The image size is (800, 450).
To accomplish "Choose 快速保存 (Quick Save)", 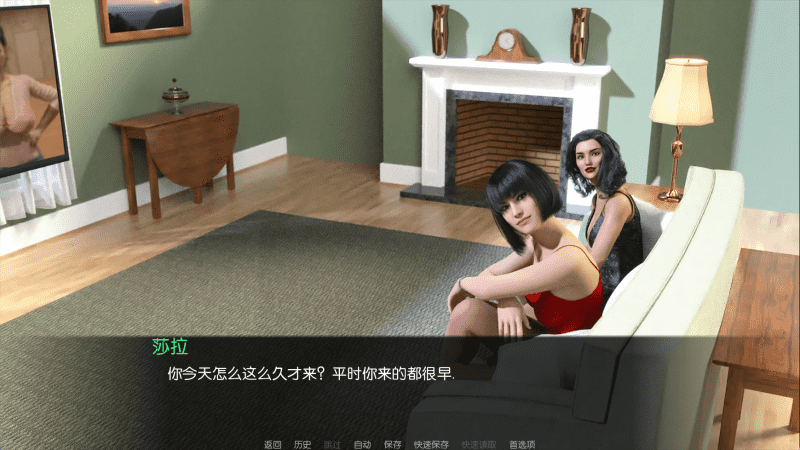I will tap(431, 444).
